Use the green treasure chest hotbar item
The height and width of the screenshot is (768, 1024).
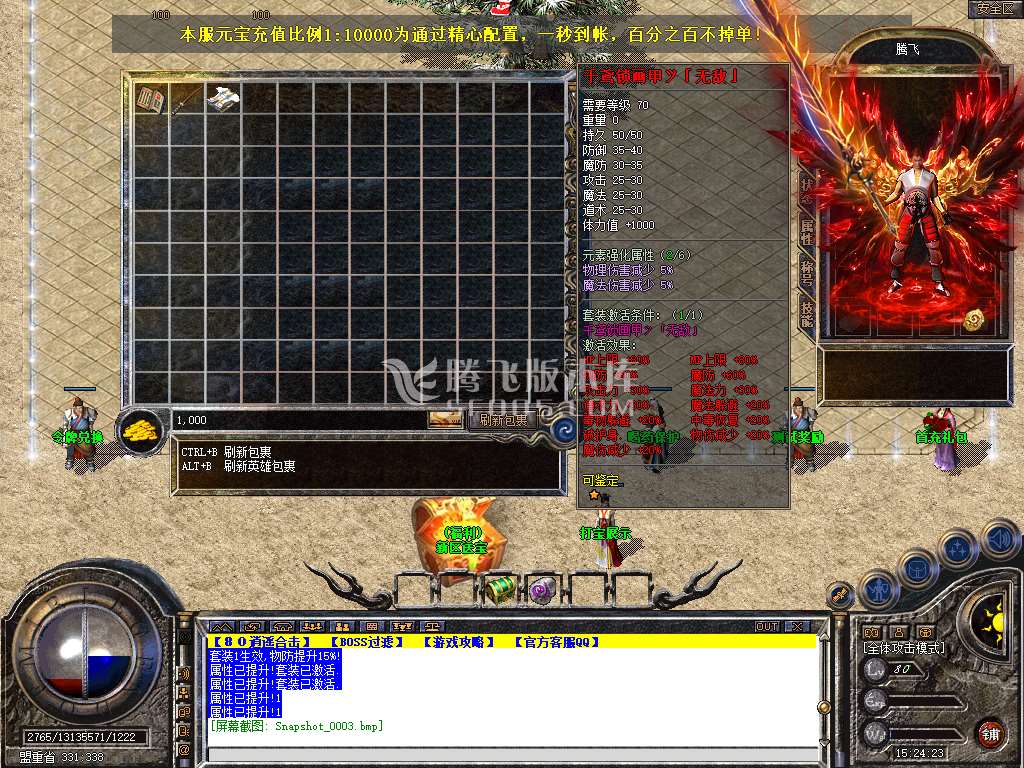tap(501, 589)
